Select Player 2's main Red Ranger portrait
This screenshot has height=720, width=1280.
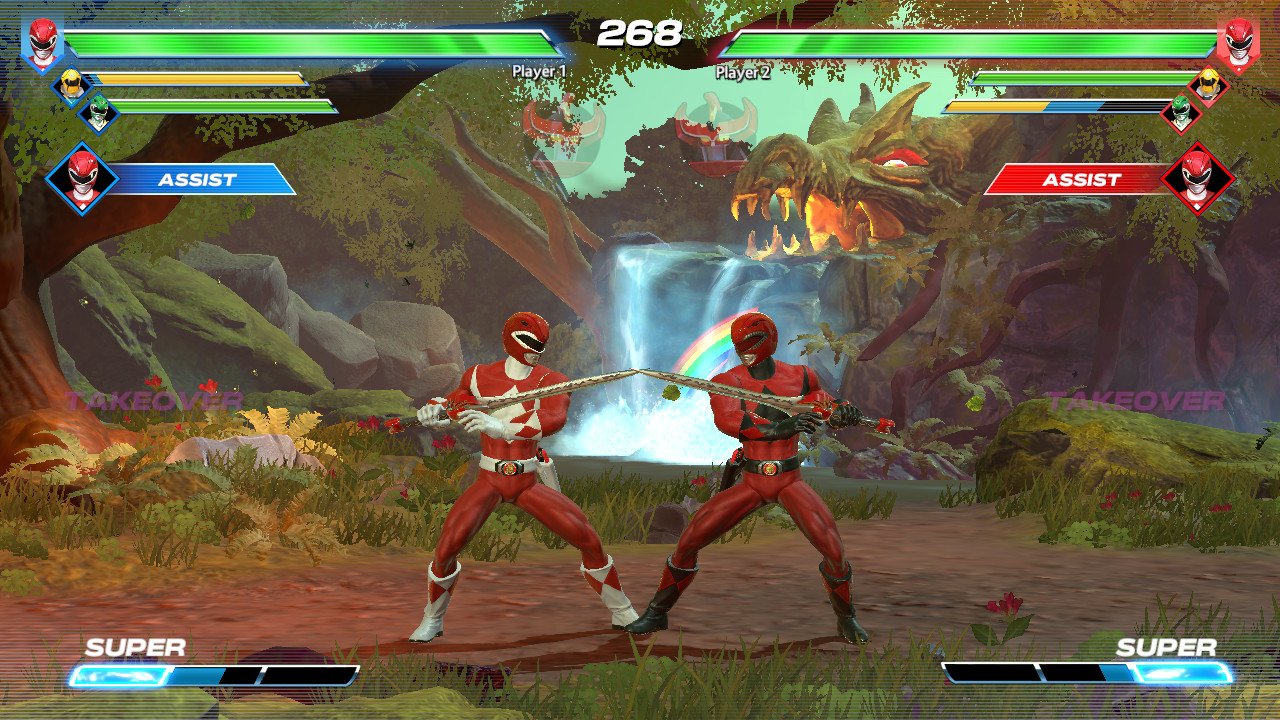click(1237, 45)
